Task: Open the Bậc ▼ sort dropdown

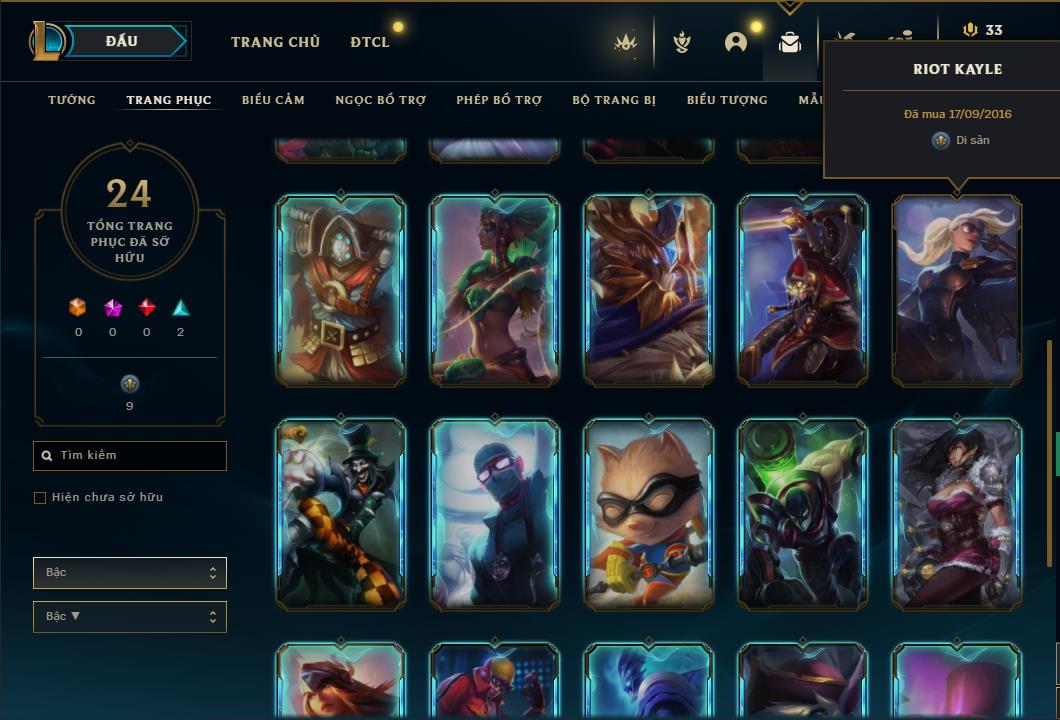Action: pos(130,617)
